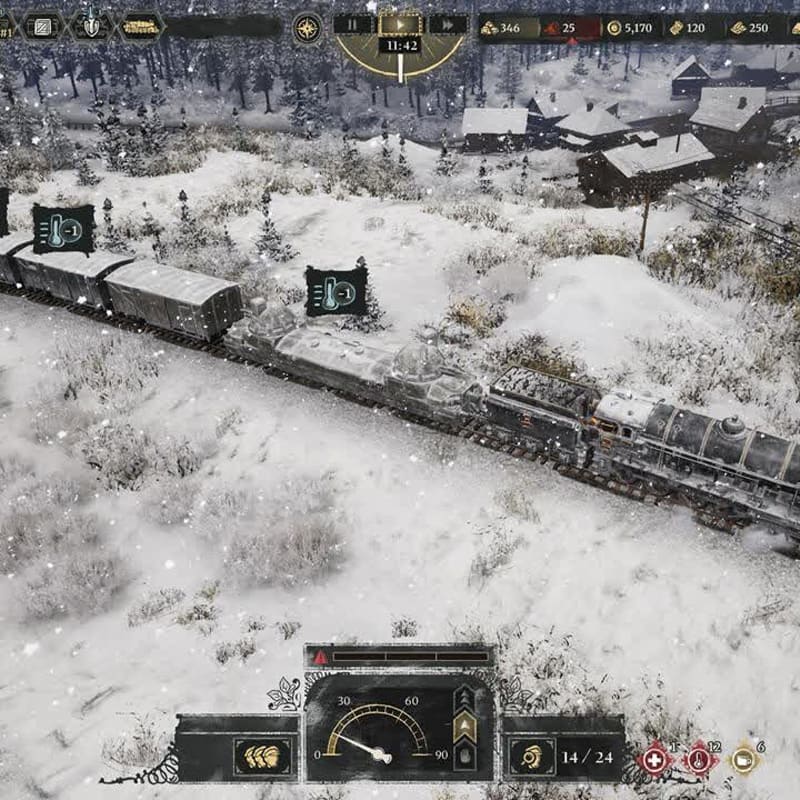Select the train hexagon icon in top bar

(142, 27)
